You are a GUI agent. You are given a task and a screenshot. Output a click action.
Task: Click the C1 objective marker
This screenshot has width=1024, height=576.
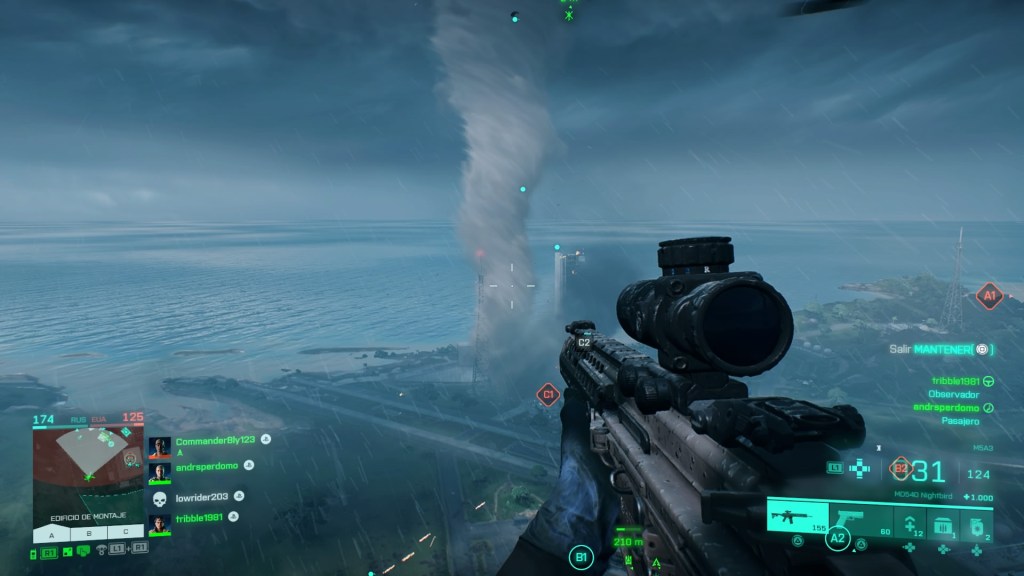click(x=547, y=395)
